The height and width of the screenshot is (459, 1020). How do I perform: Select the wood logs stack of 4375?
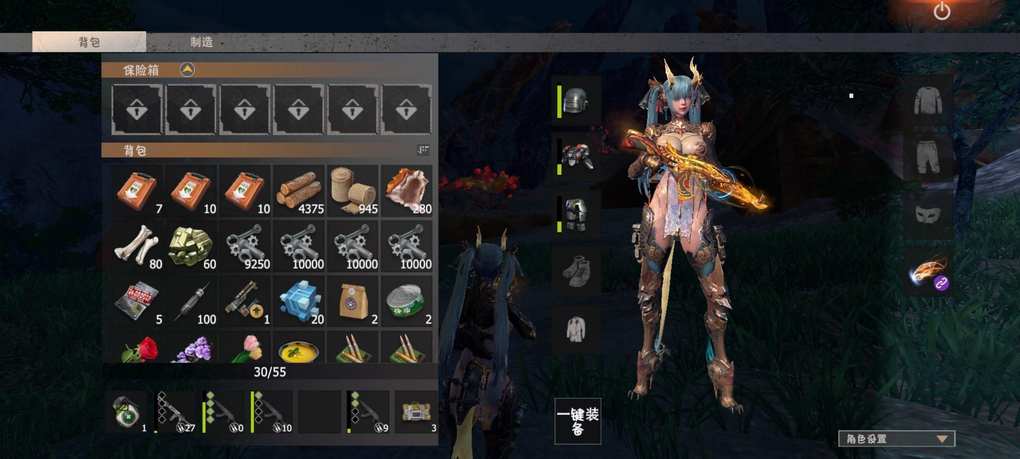[x=298, y=191]
